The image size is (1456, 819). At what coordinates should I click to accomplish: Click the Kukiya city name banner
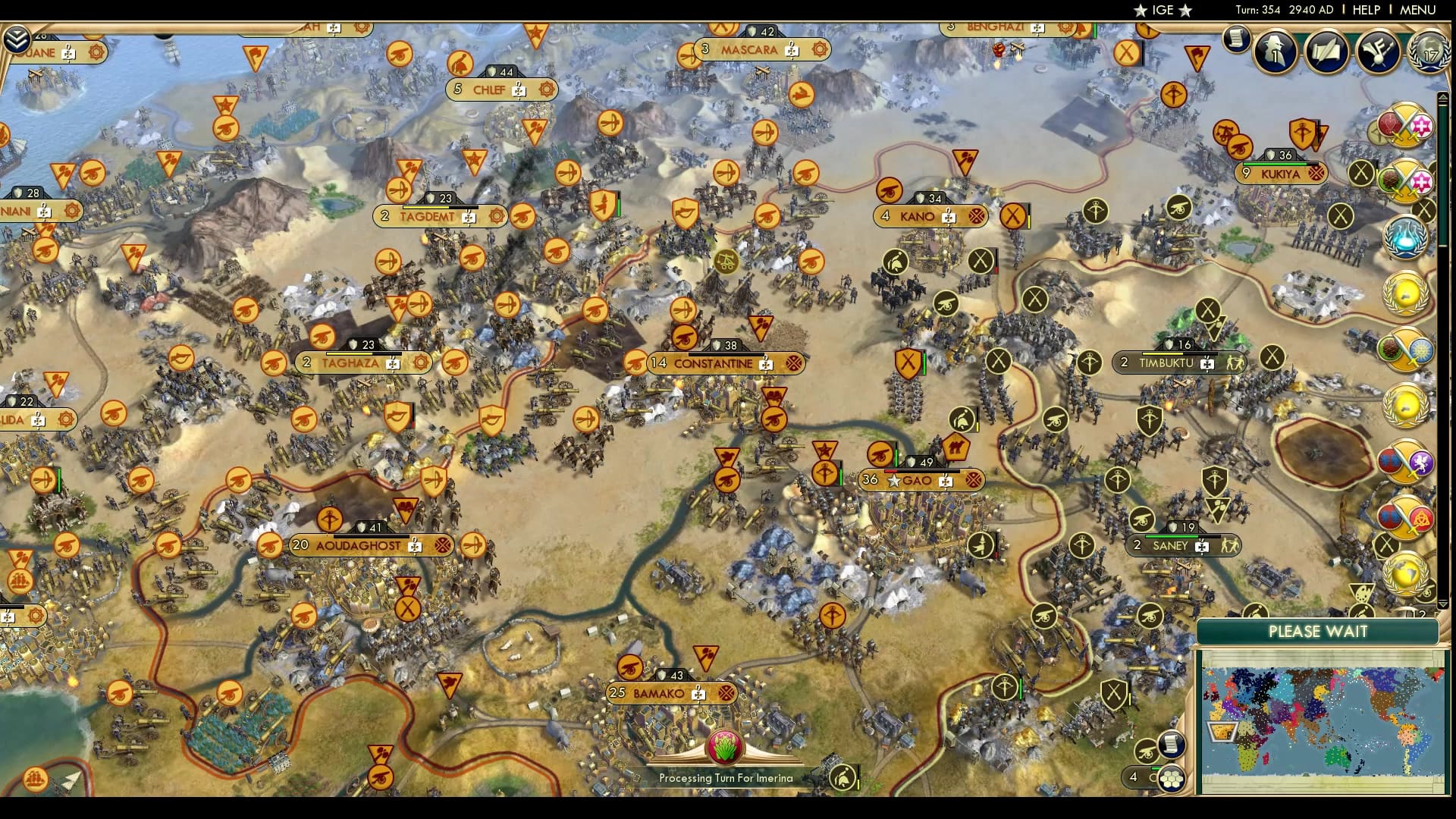(x=1281, y=173)
